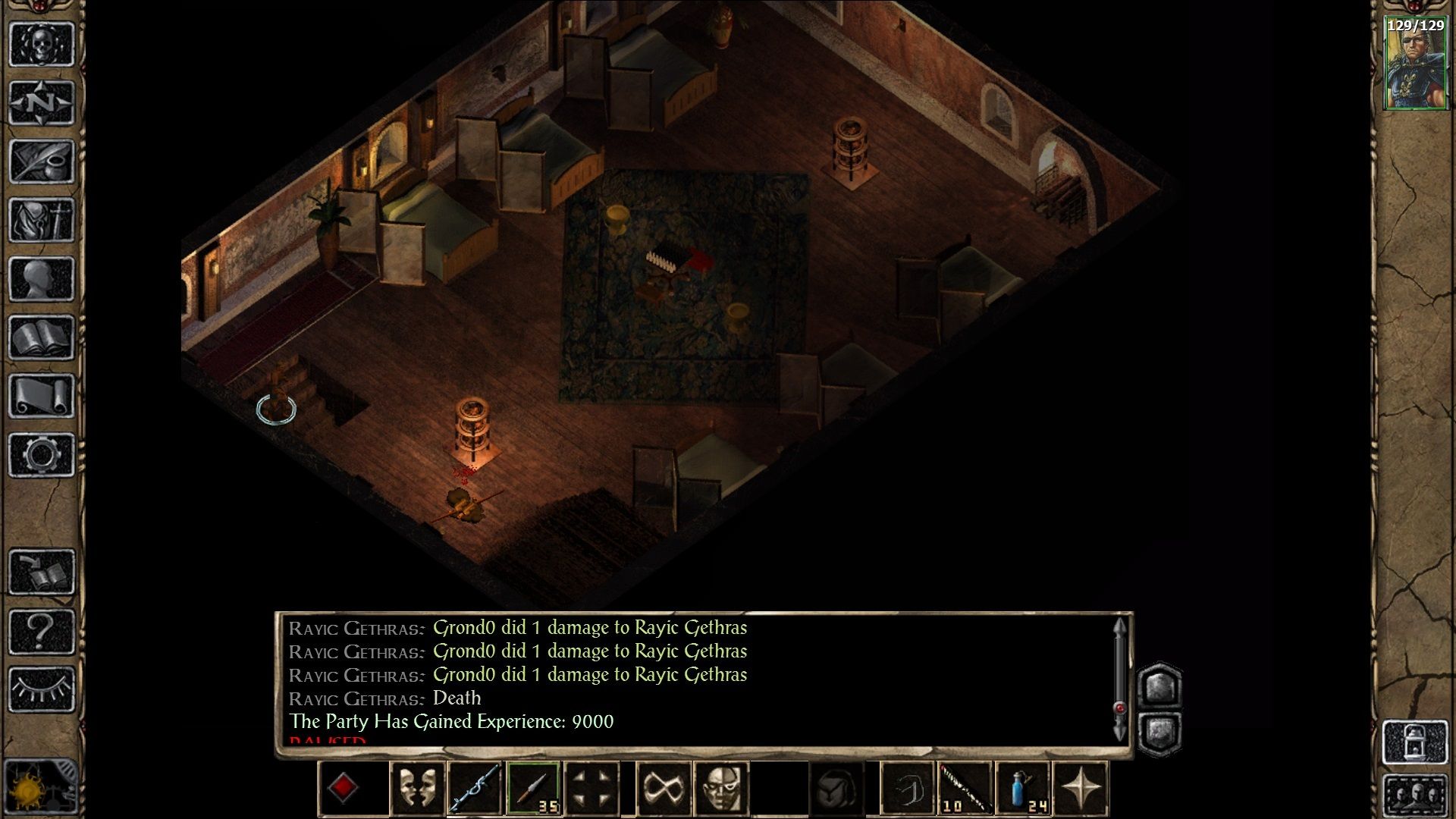Quick save using the book-with-arrow button

click(42, 572)
